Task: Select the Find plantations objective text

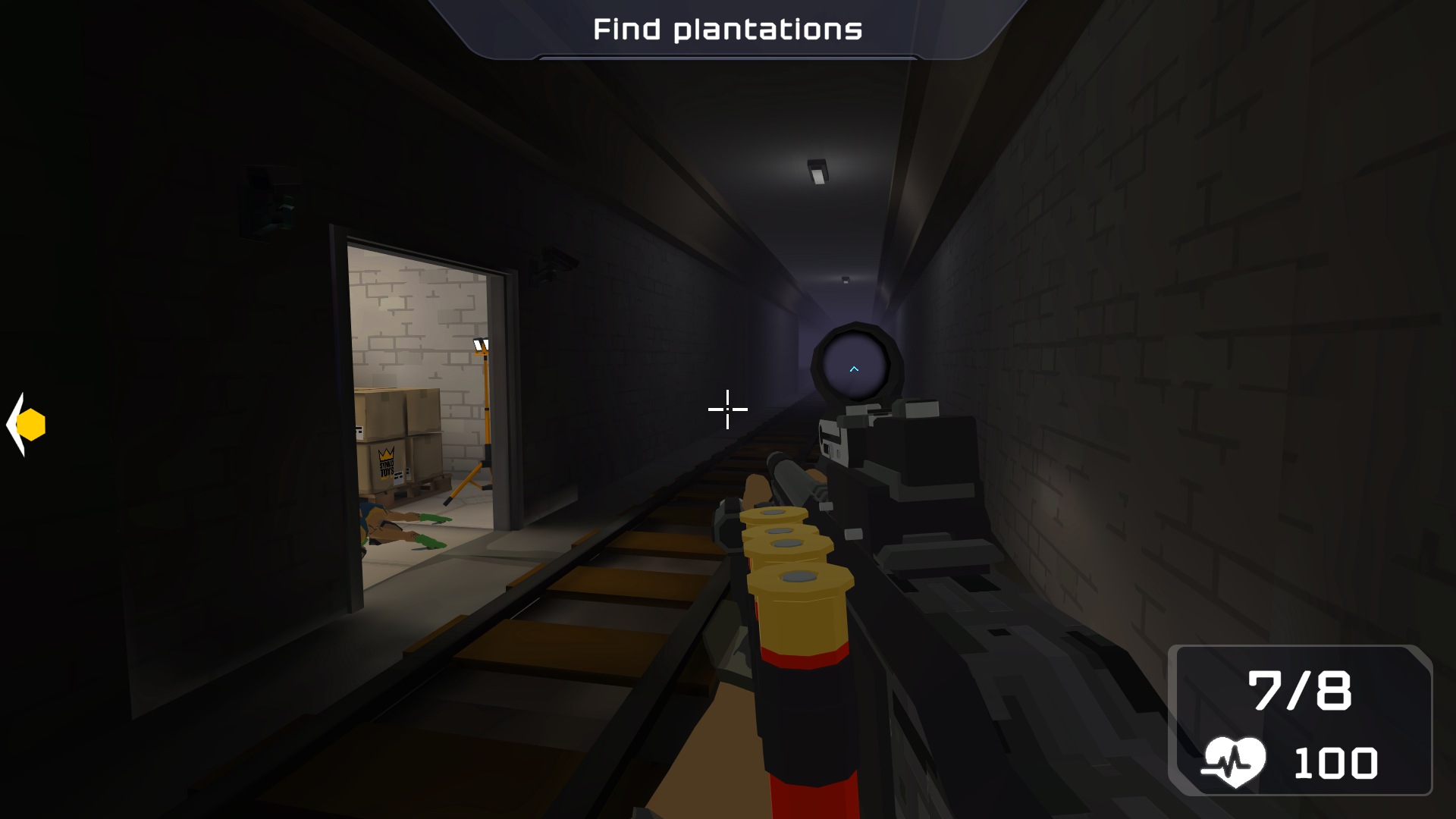Action: pyautogui.click(x=727, y=29)
